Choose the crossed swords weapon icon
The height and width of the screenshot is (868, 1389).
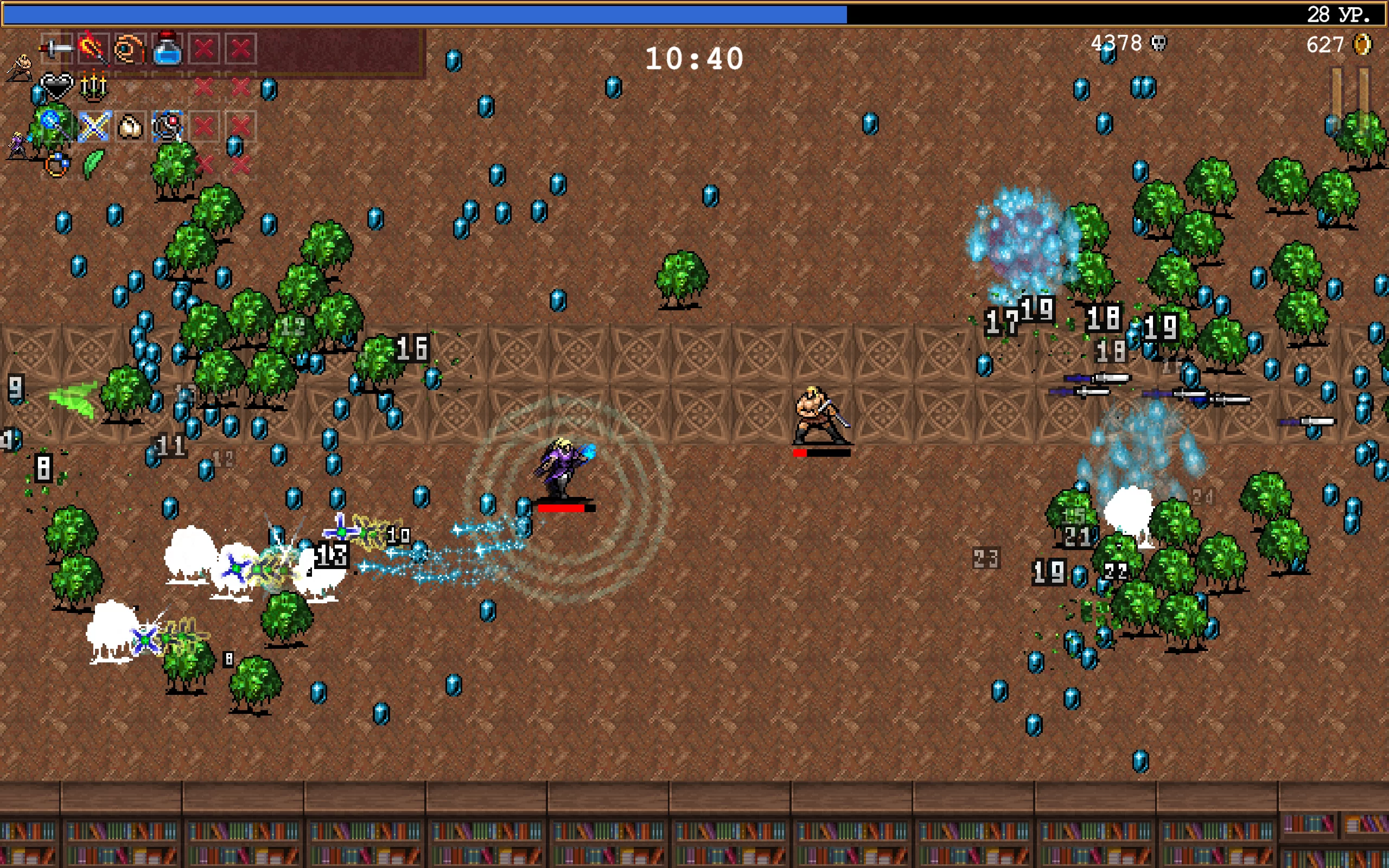[93, 126]
